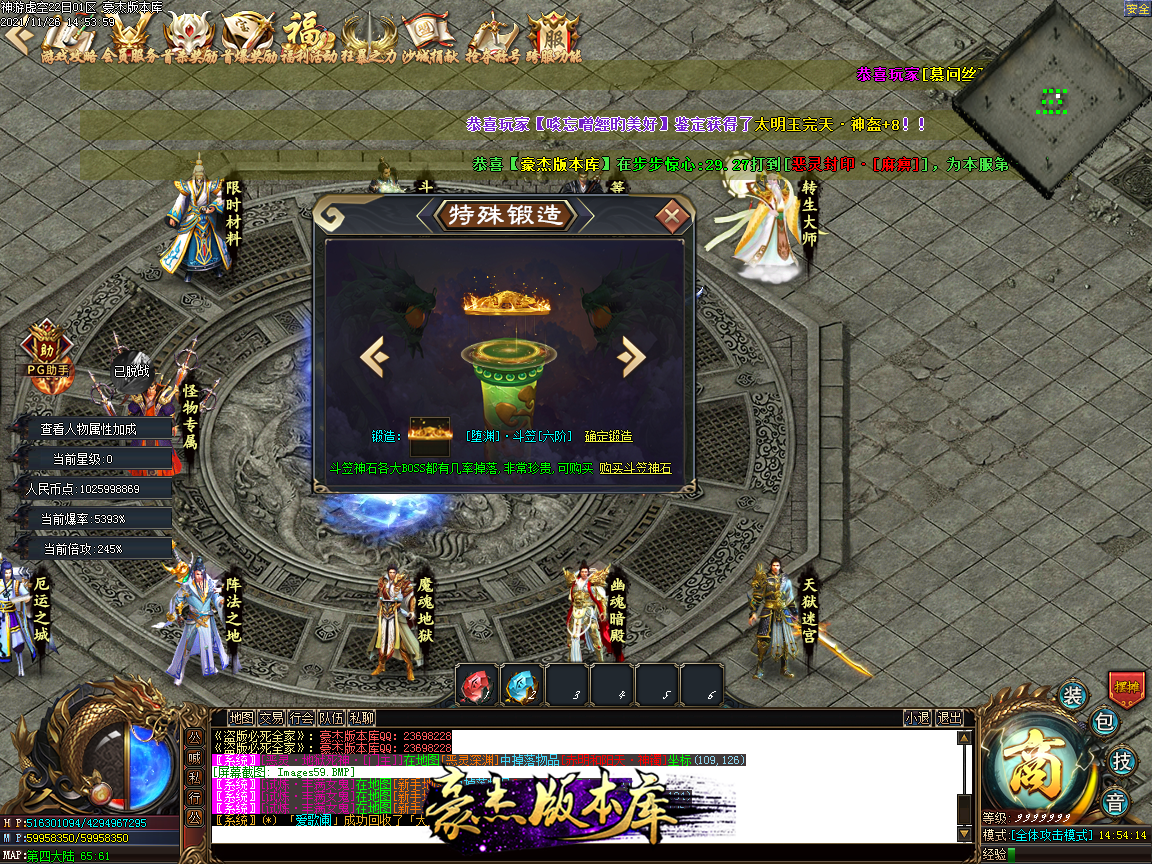The image size is (1152, 864).
Task: Open the 摆摊 stall button
Action: click(1126, 689)
